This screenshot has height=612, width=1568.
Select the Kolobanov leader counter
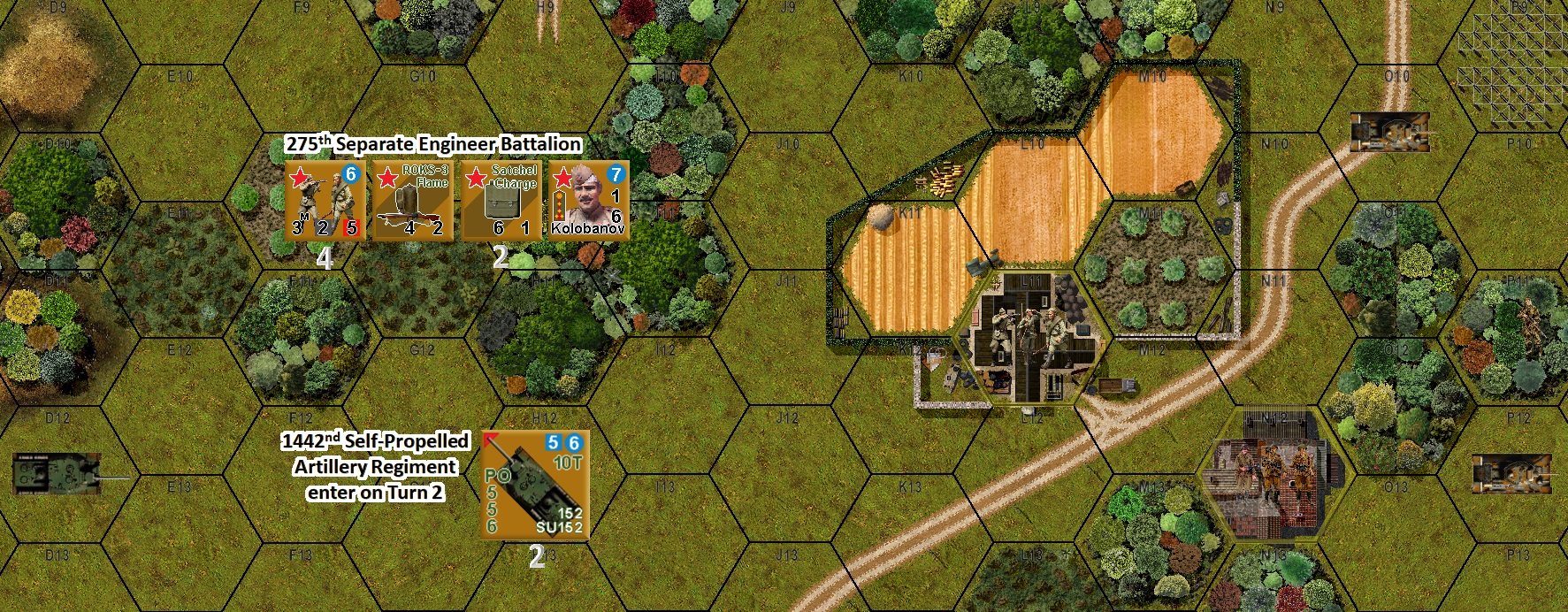[x=588, y=200]
